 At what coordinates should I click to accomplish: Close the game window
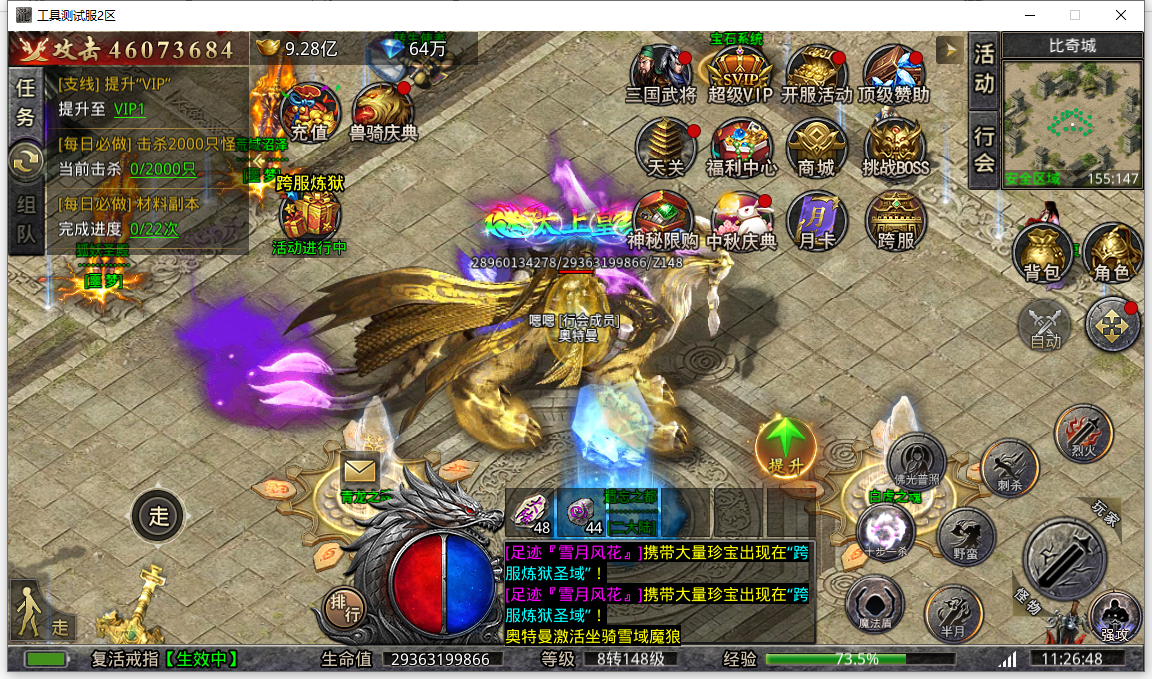point(1122,15)
